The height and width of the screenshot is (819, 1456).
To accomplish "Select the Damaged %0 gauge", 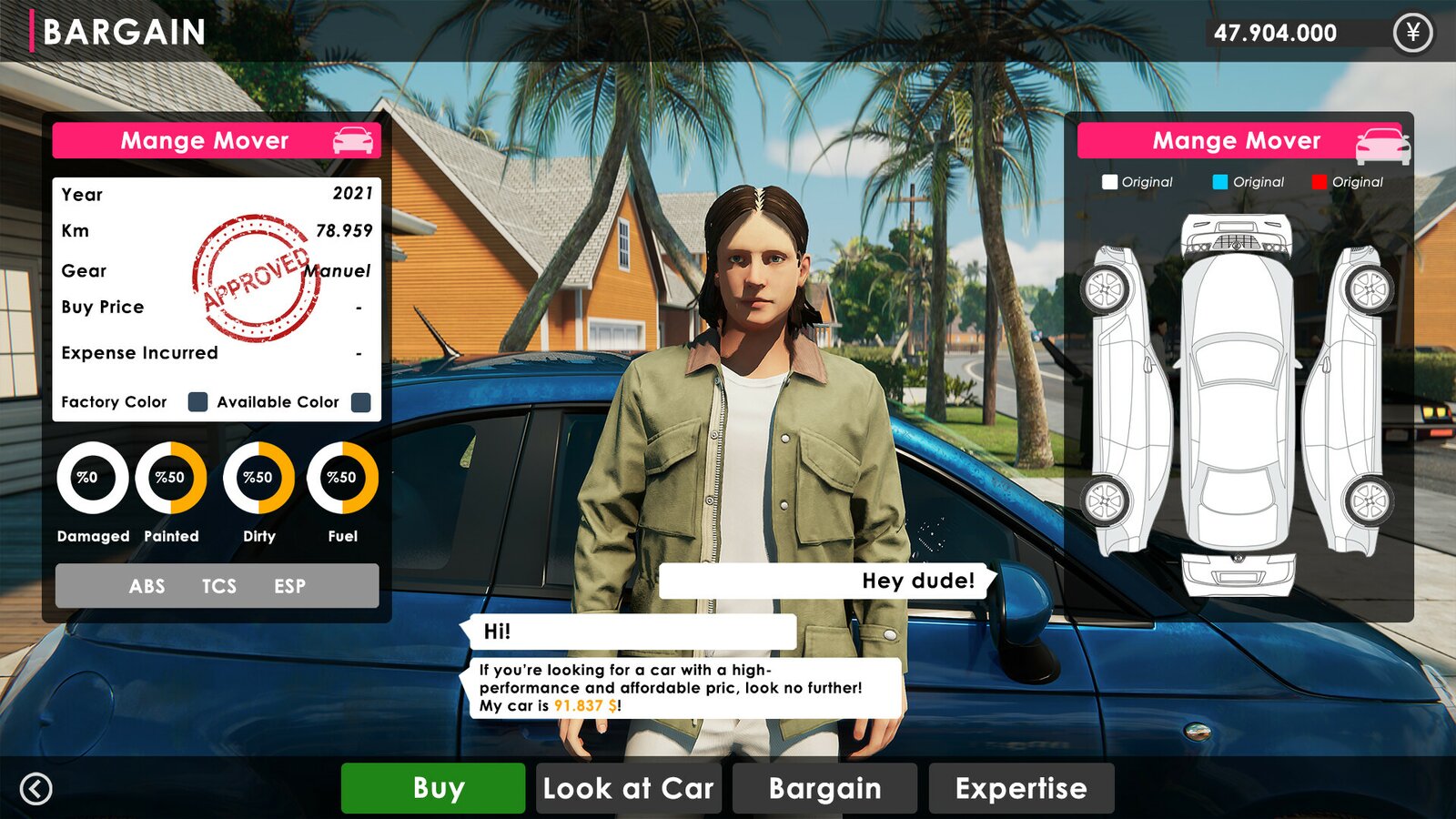I will (91, 479).
